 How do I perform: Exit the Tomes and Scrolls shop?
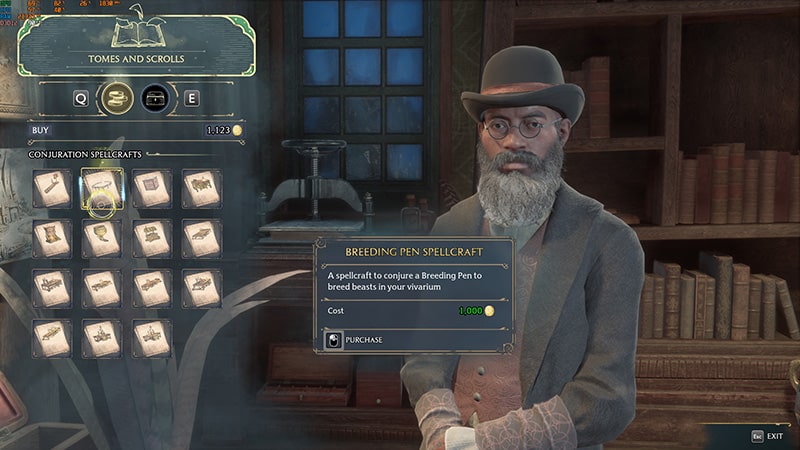(769, 437)
